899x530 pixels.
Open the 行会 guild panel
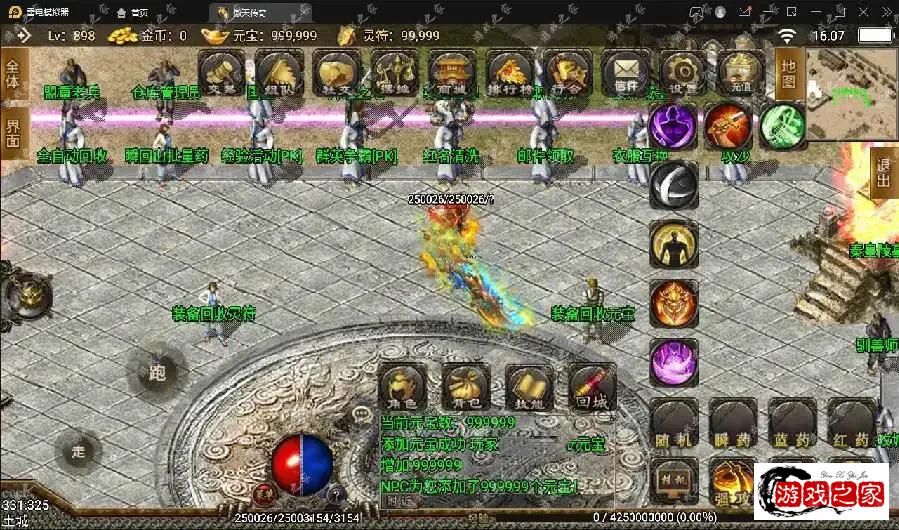pyautogui.click(x=567, y=73)
